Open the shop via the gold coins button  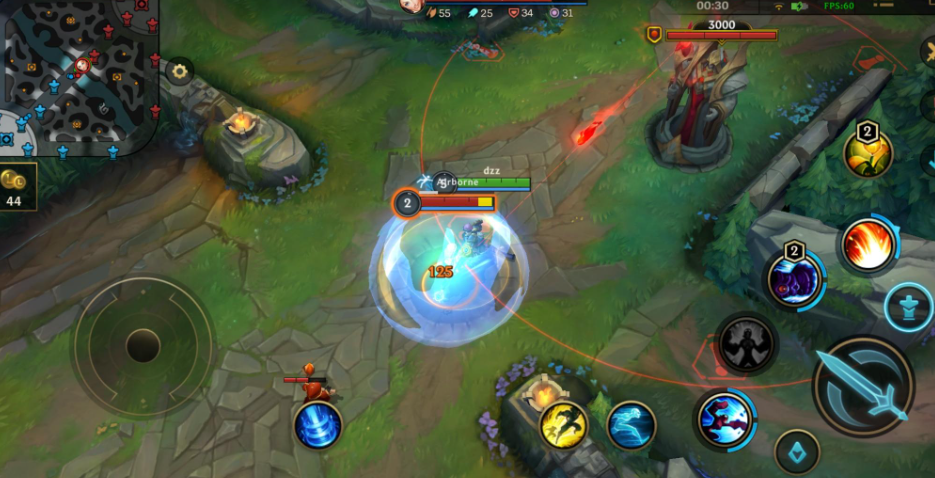tap(18, 186)
